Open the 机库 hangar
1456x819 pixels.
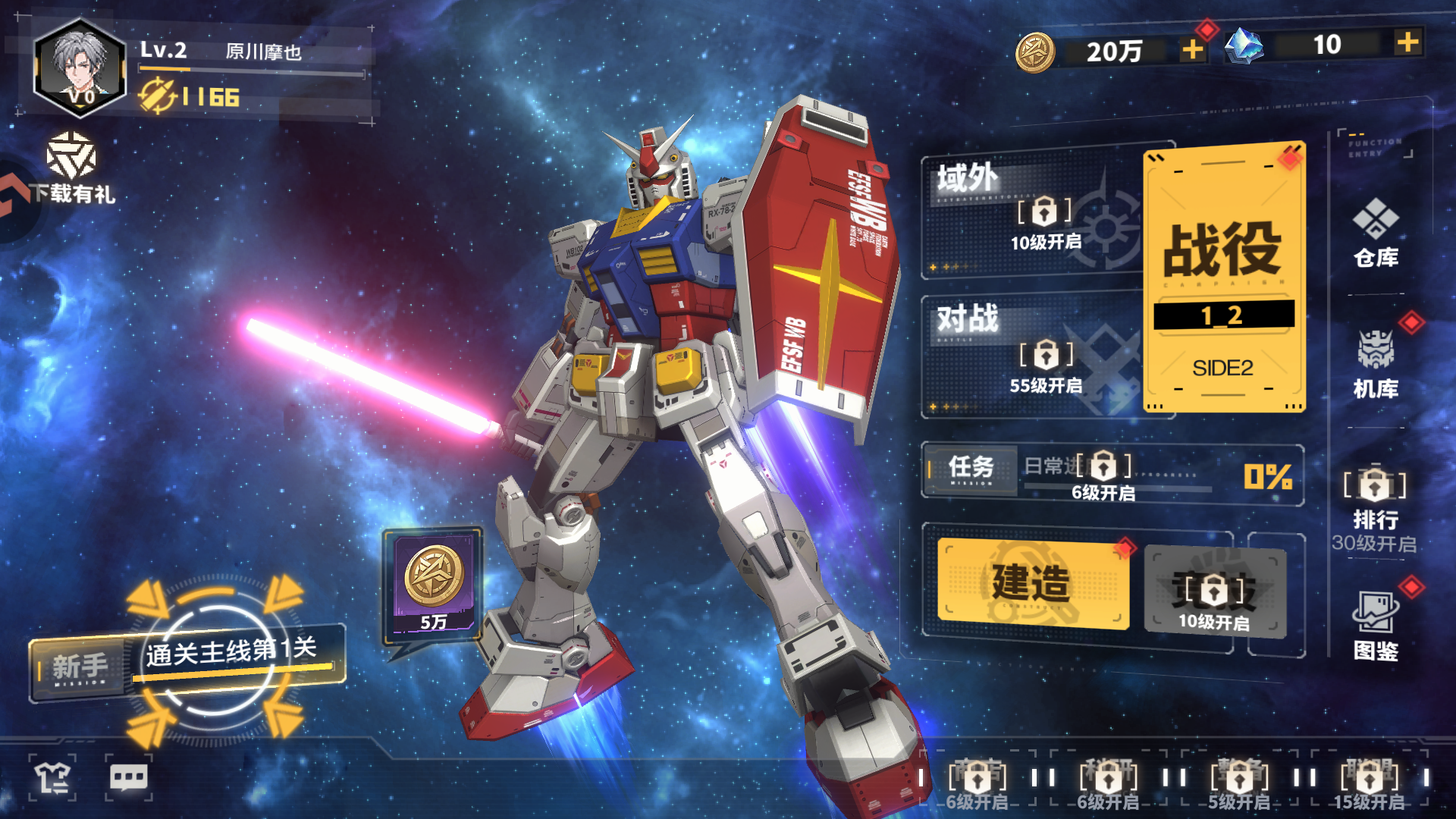tap(1376, 364)
